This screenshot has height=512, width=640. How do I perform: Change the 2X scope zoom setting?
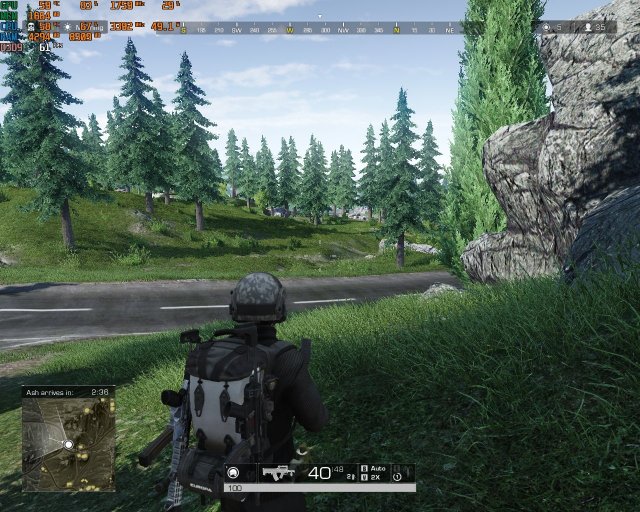(376, 478)
